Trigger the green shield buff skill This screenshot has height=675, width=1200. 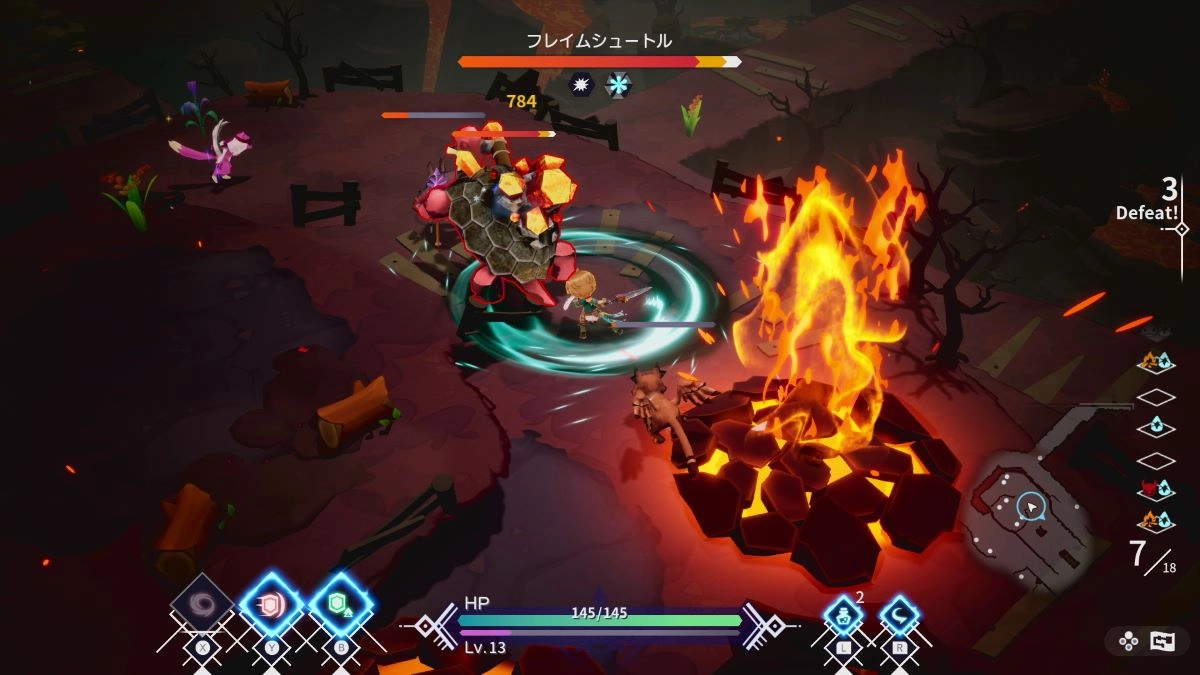(x=340, y=605)
